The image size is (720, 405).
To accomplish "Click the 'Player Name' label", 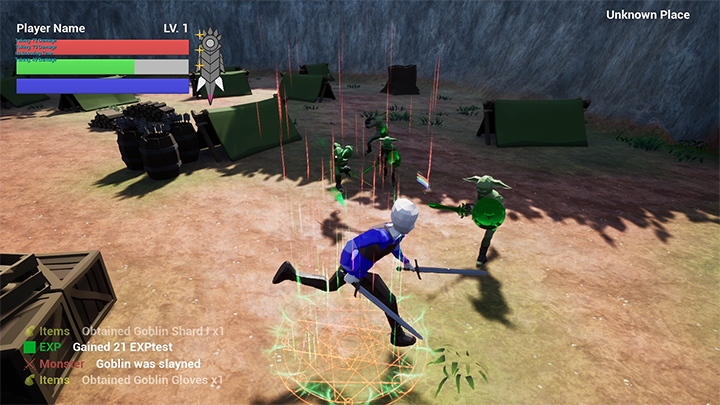I will [51, 28].
